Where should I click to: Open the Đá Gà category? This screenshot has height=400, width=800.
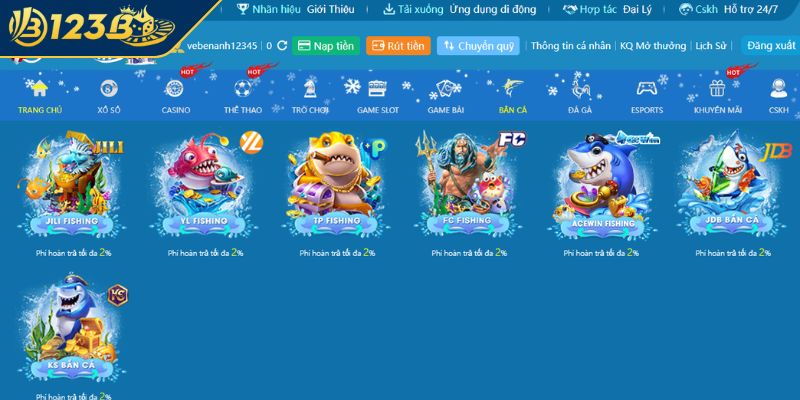click(580, 97)
